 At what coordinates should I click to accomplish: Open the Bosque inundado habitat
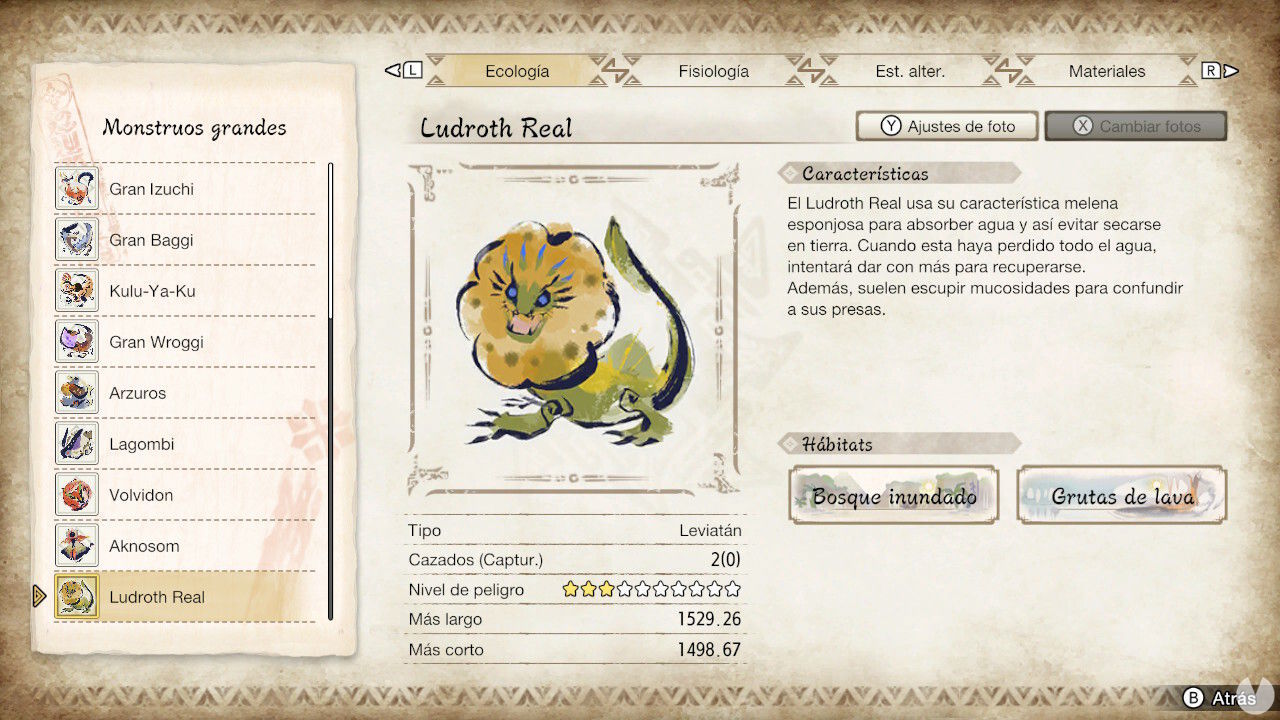(x=893, y=494)
